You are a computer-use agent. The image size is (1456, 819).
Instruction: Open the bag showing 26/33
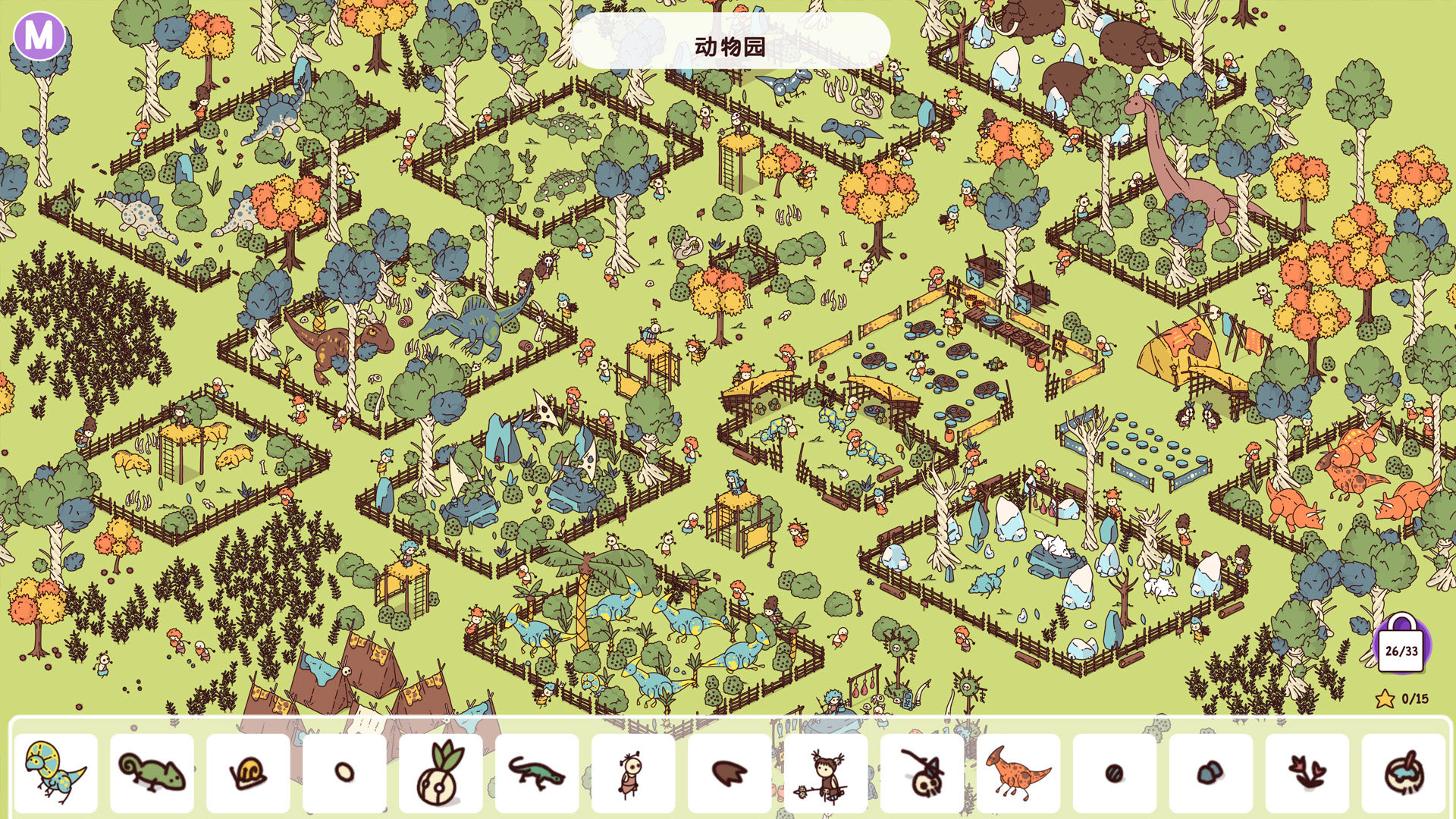click(1401, 646)
